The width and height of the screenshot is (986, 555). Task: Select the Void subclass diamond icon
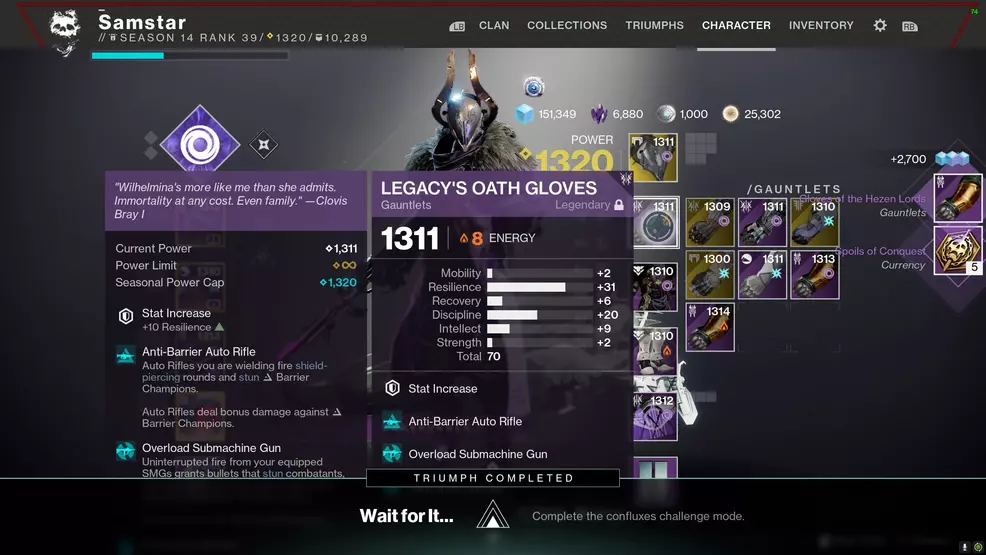[x=199, y=146]
